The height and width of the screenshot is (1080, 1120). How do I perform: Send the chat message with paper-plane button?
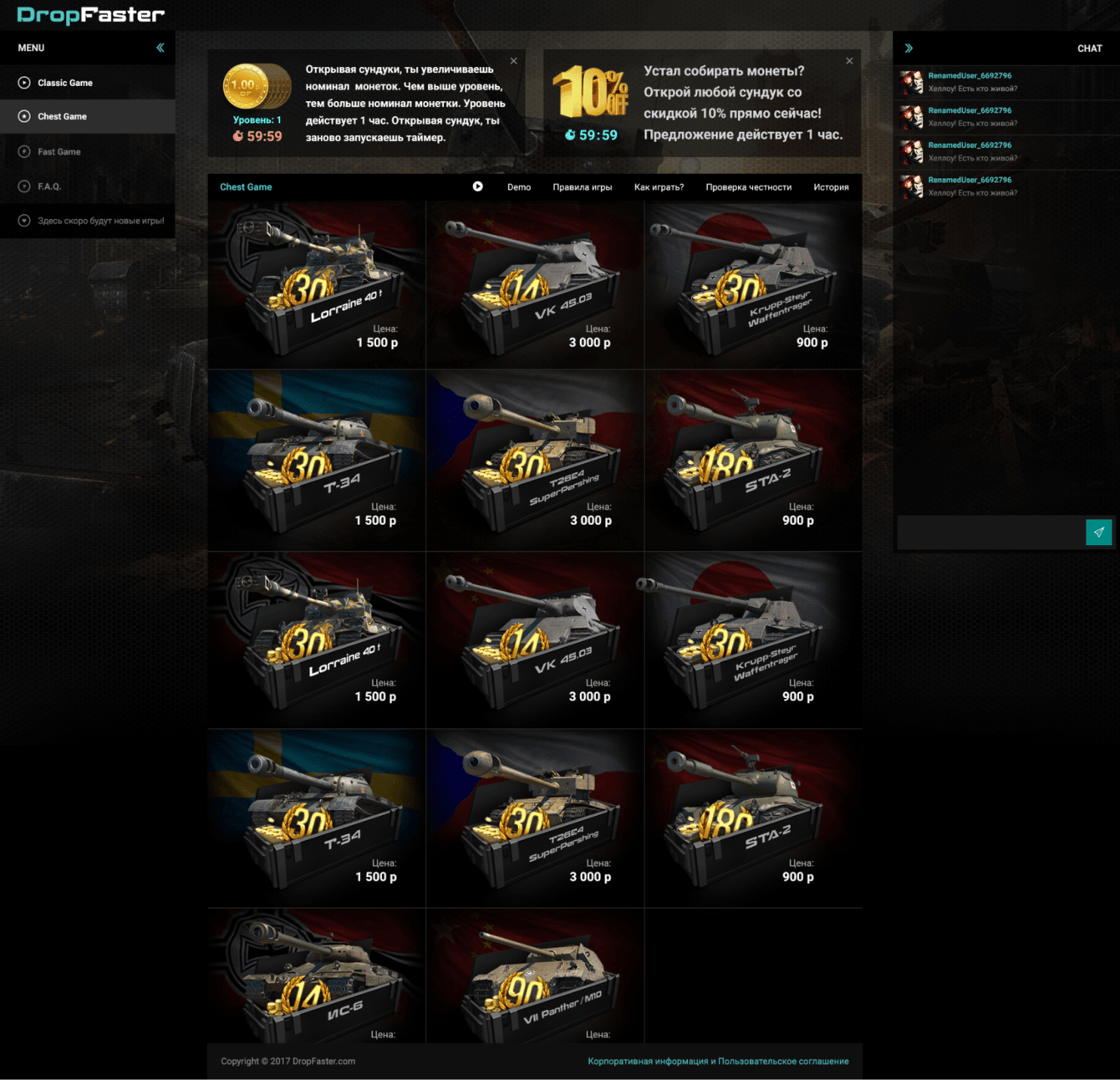point(1098,532)
